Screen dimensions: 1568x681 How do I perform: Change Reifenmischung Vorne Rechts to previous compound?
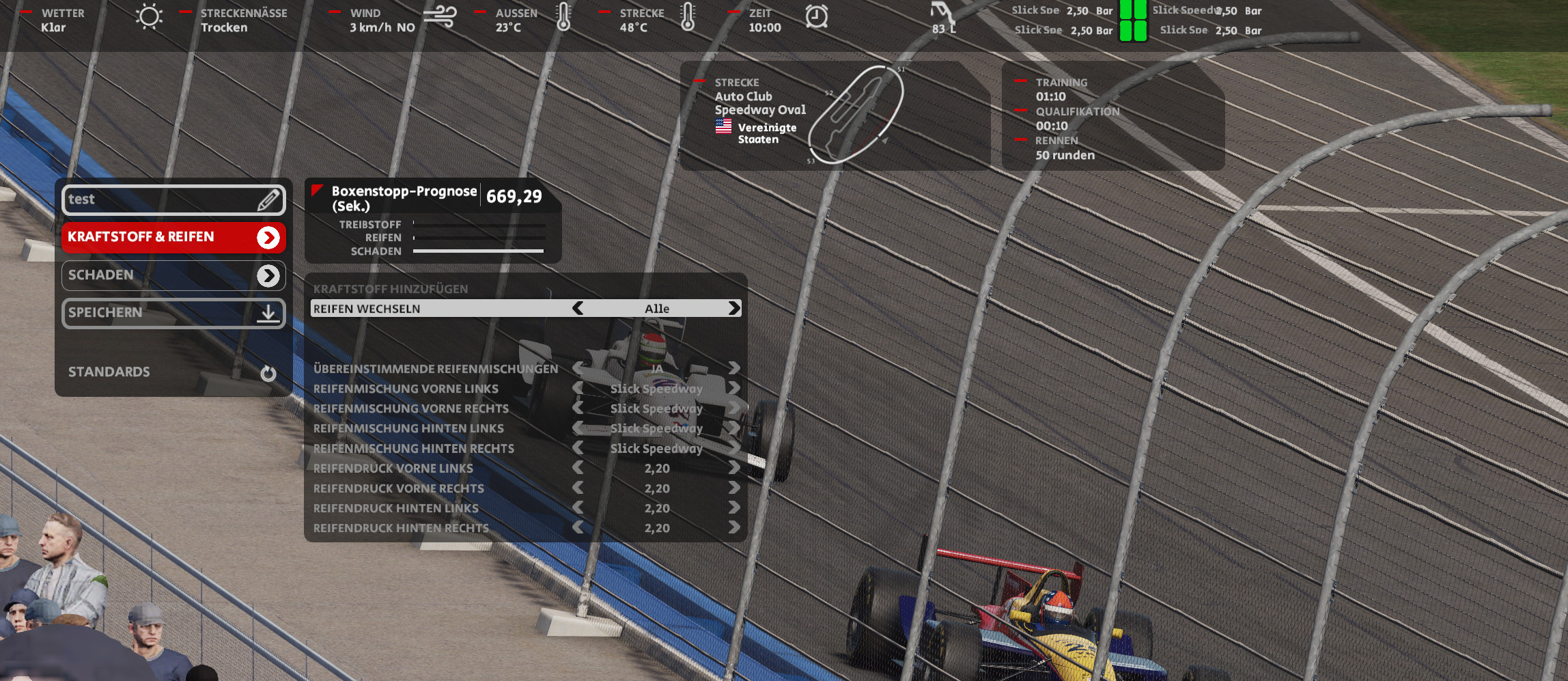point(578,408)
